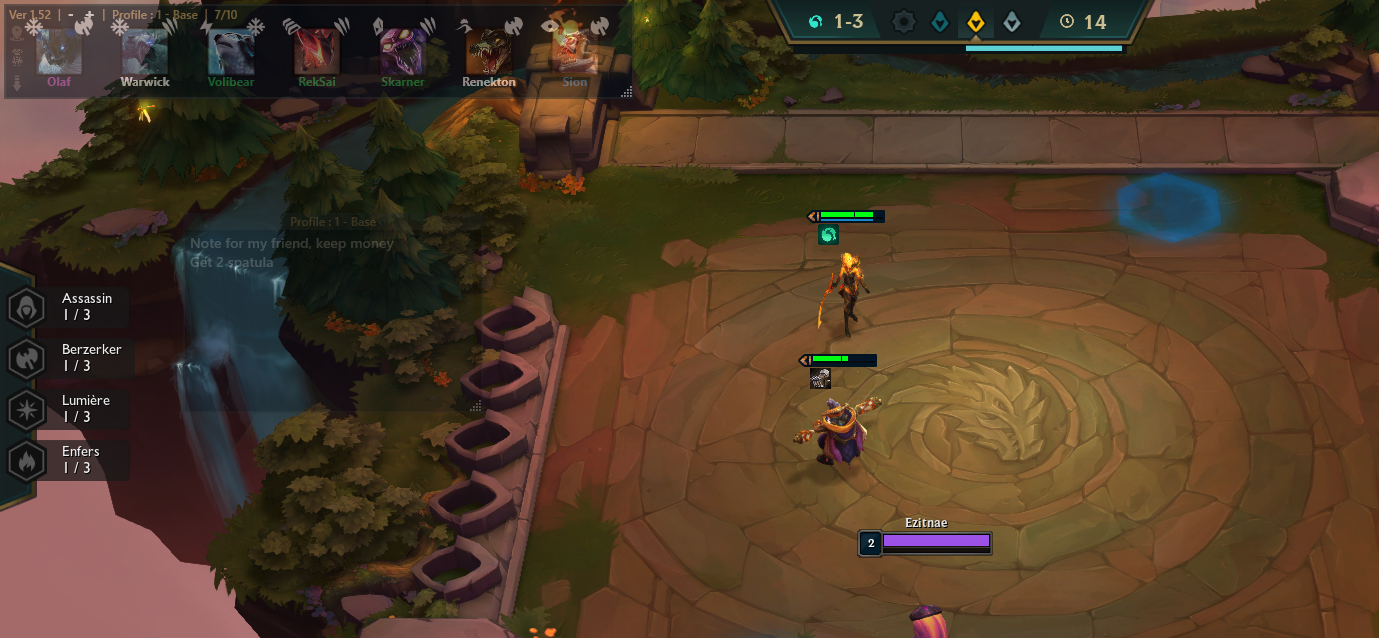This screenshot has height=638, width=1379.
Task: Select the Lumière trait entry
Action: [68, 409]
